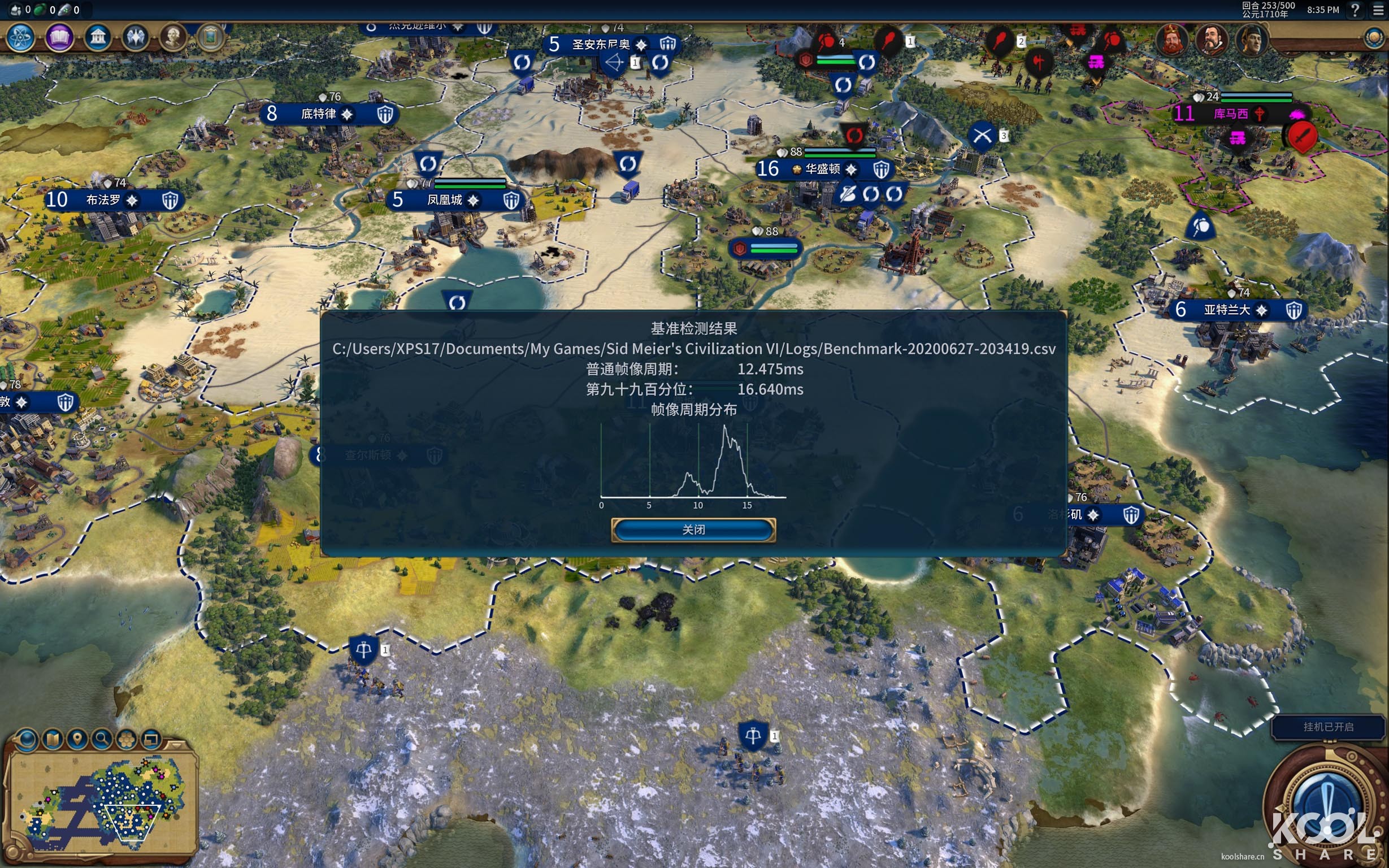
Task: Open the technology tree atom icon
Action: 21,38
